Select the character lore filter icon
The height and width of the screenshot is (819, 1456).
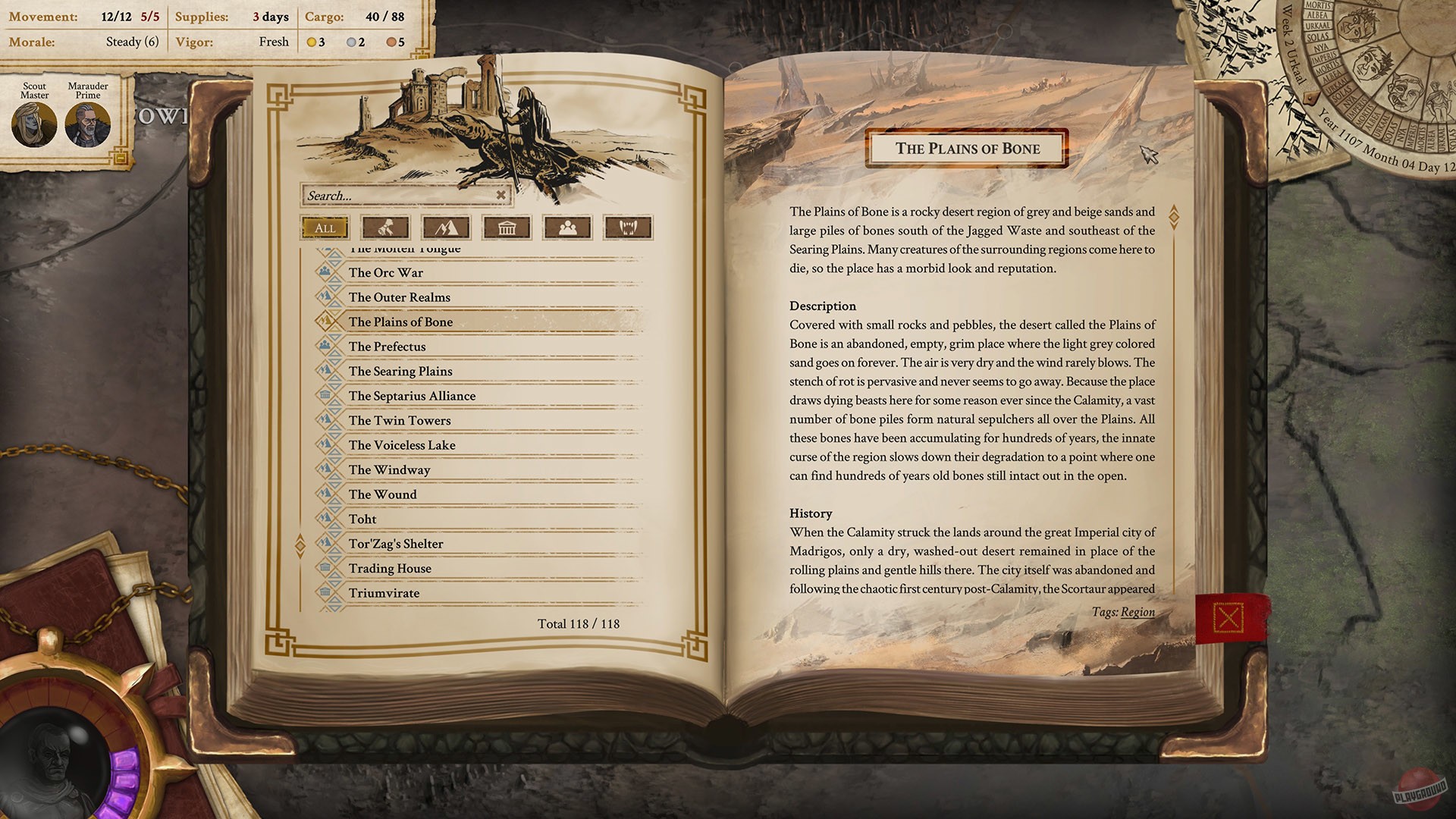point(387,227)
